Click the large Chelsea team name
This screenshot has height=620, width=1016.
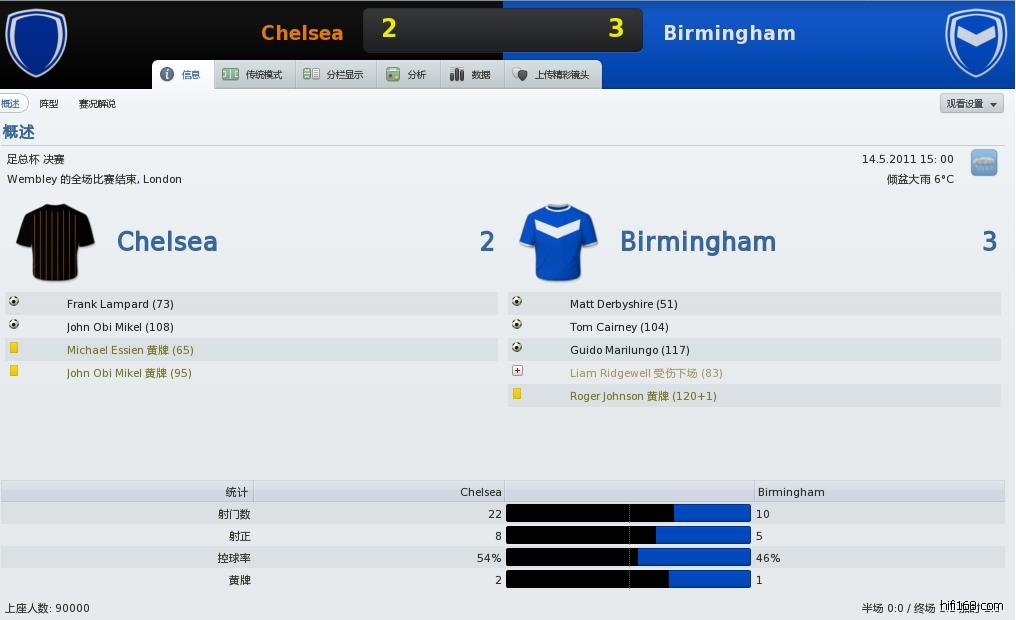(167, 242)
